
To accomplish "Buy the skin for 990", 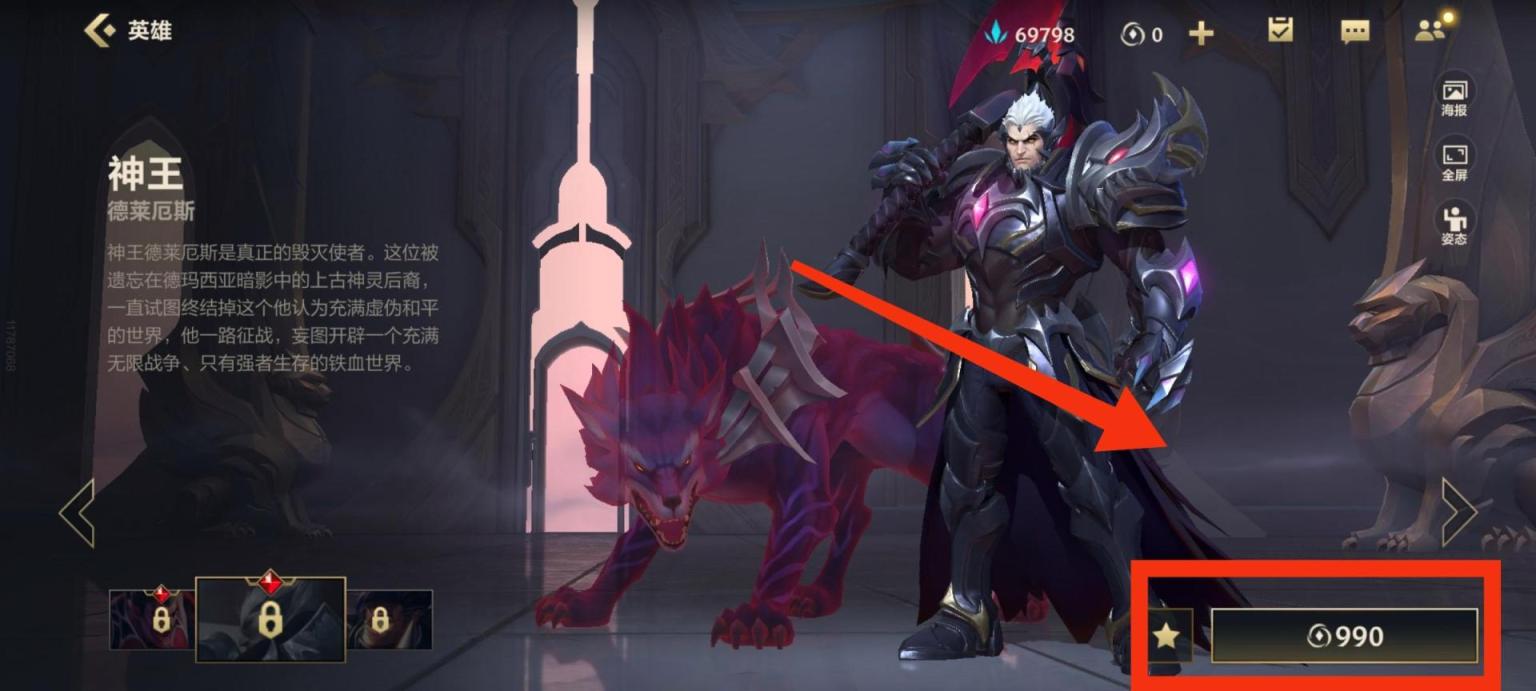I will point(1344,636).
